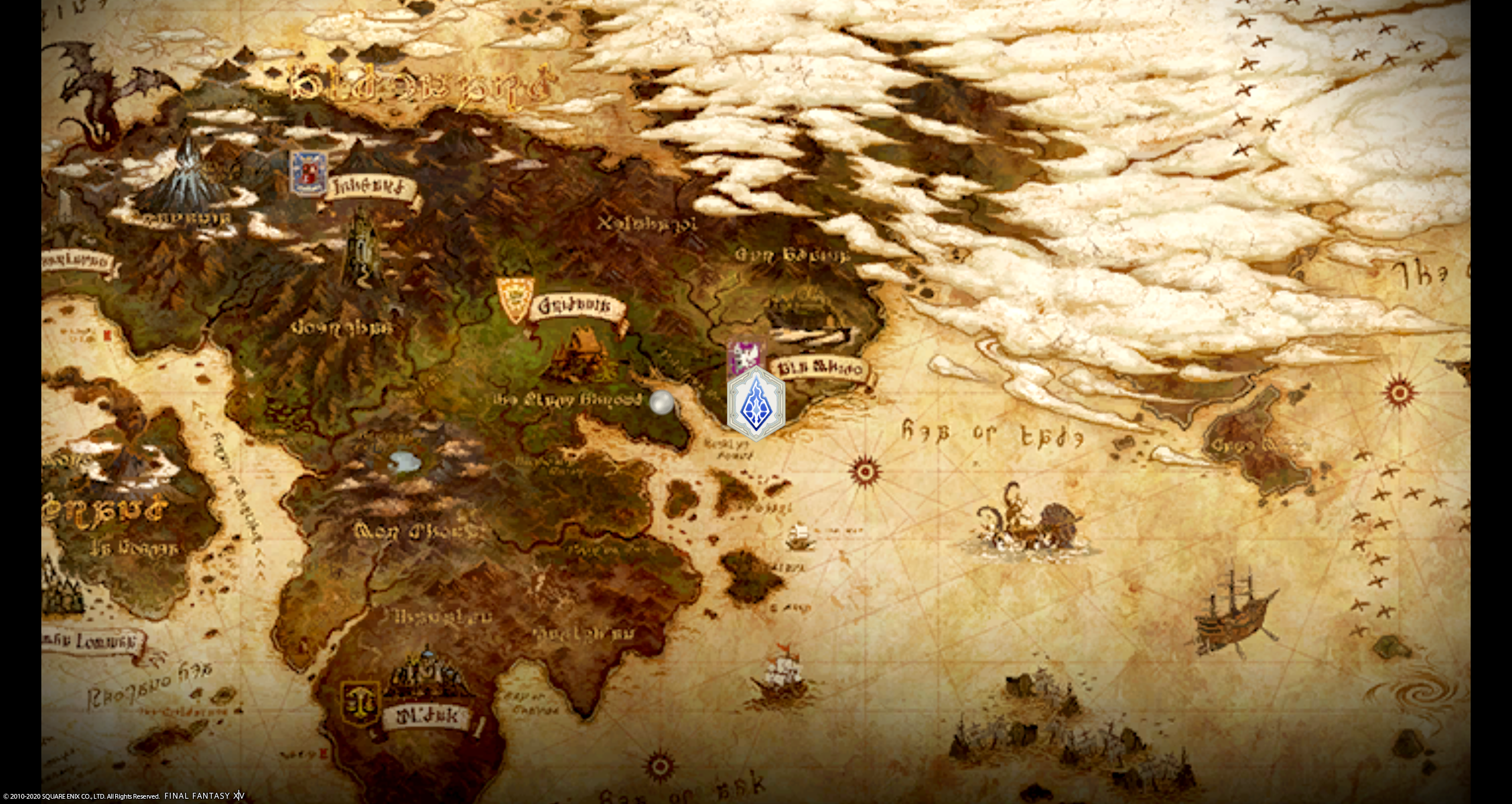The width and height of the screenshot is (1512, 804).
Task: Choose the Gridania shield emblem
Action: coord(515,300)
